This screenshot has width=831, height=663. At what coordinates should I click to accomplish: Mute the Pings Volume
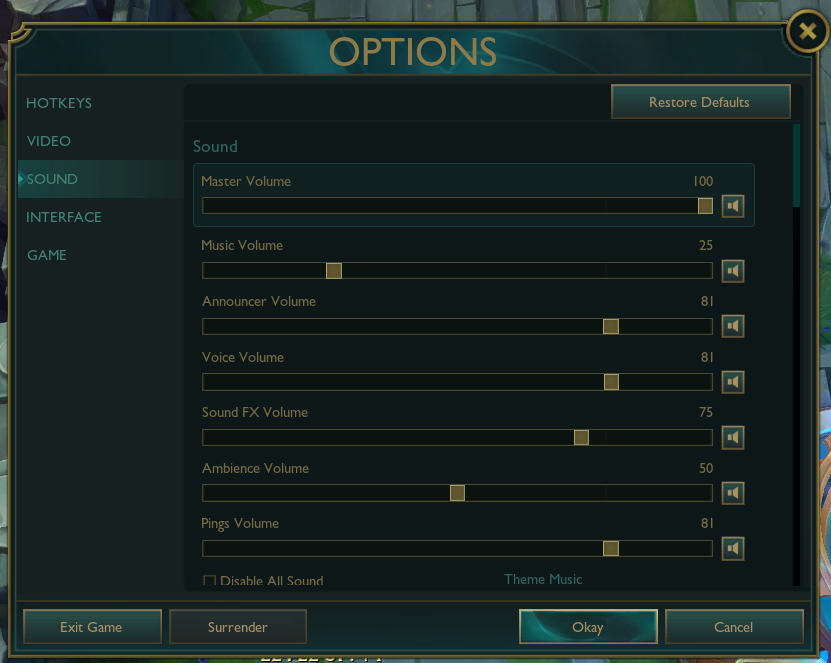733,548
